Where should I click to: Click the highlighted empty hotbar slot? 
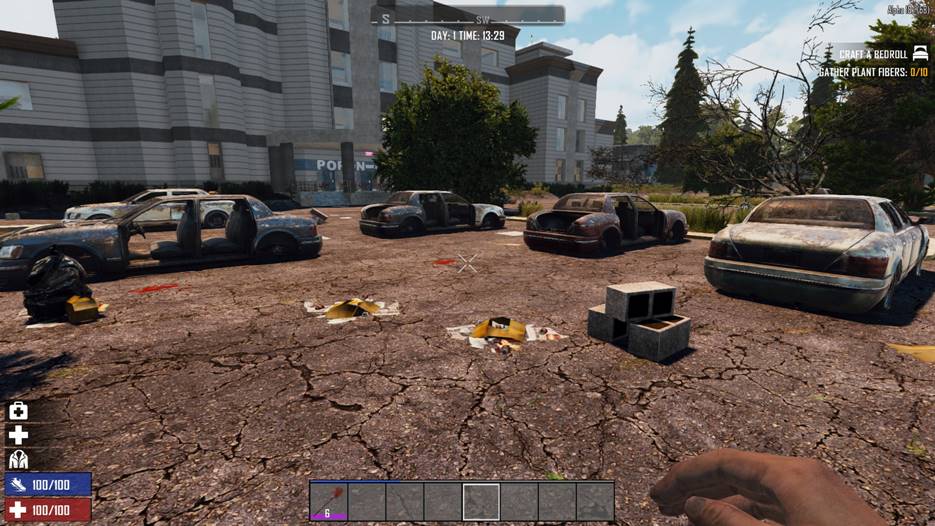[481, 501]
